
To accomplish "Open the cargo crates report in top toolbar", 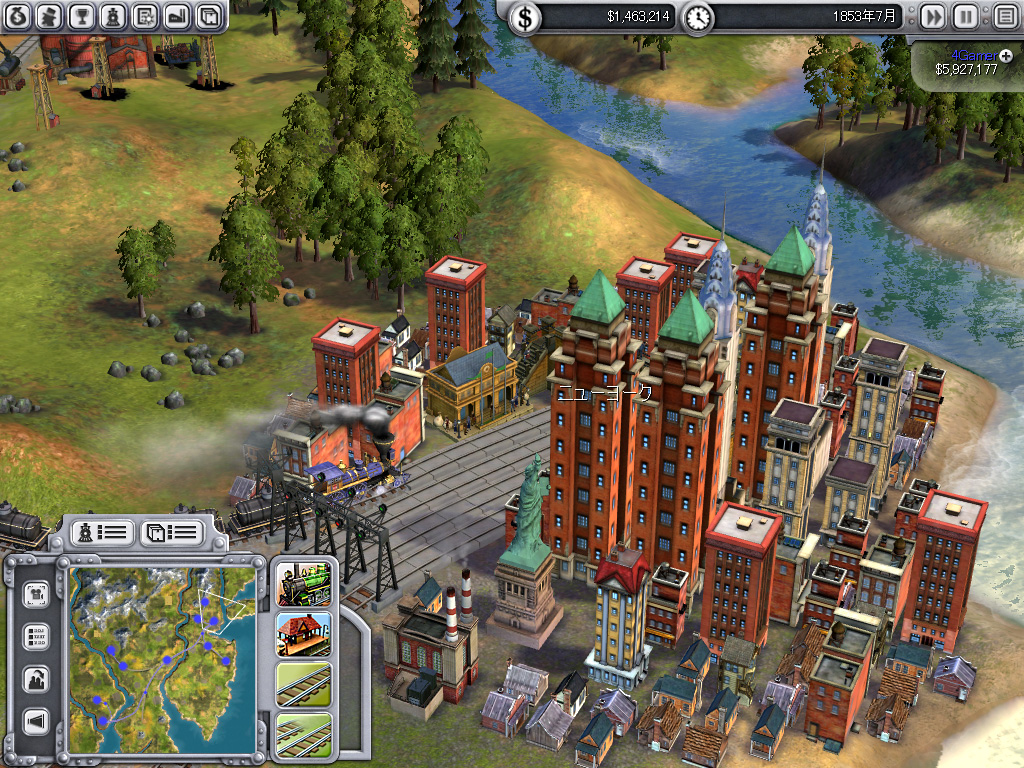I will (x=208, y=15).
